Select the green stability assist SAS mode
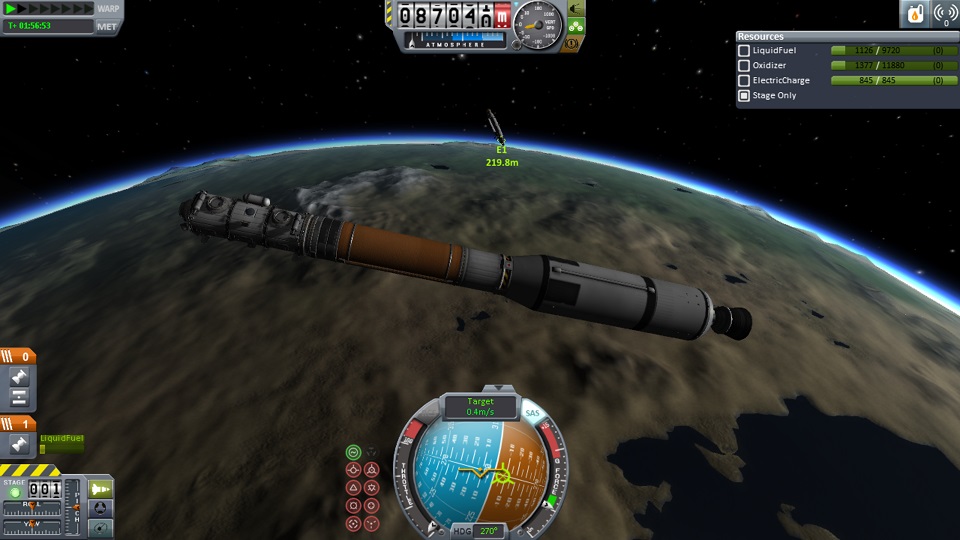Viewport: 960px width, 540px height. click(x=353, y=452)
